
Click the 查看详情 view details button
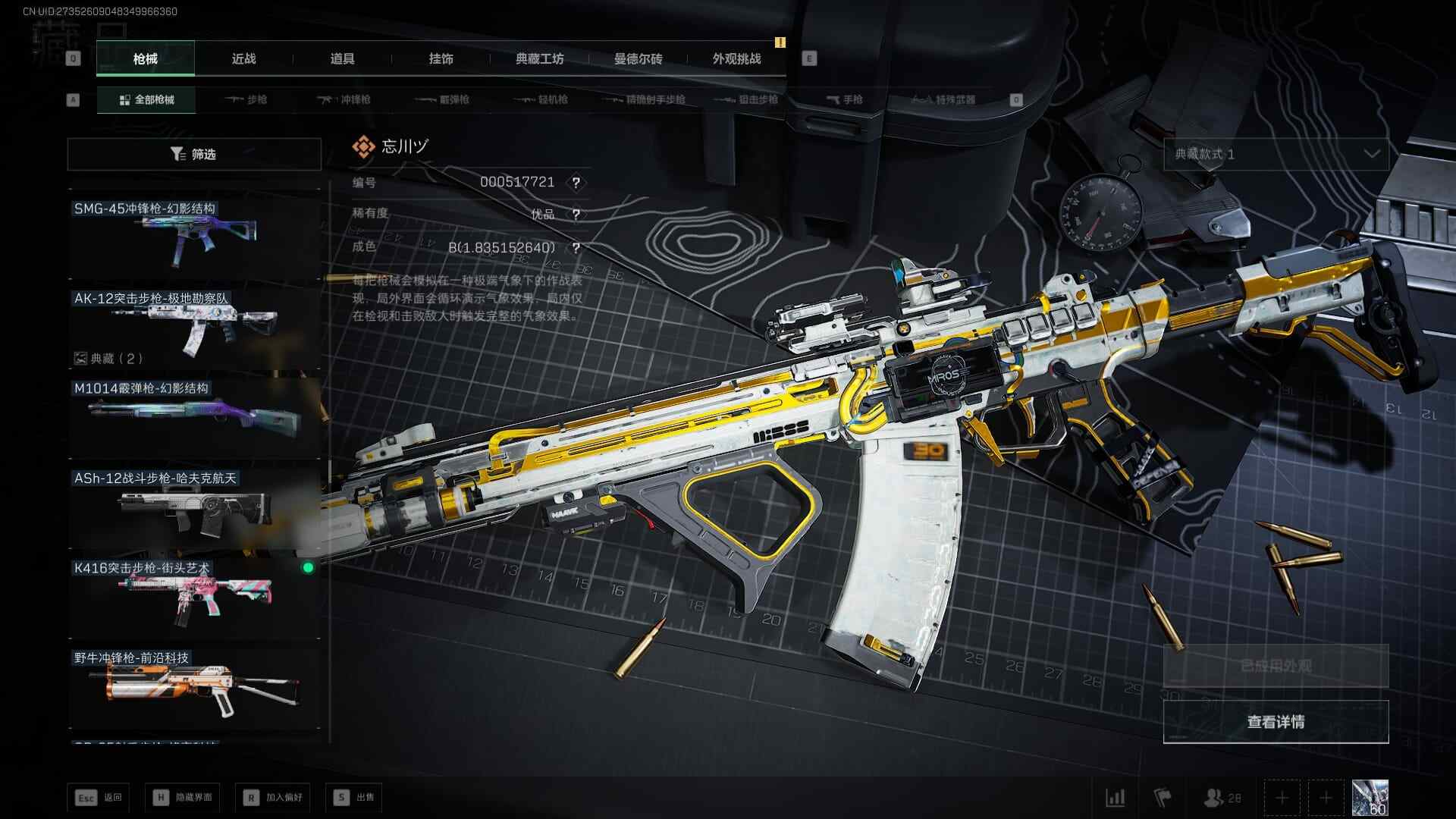click(x=1276, y=722)
